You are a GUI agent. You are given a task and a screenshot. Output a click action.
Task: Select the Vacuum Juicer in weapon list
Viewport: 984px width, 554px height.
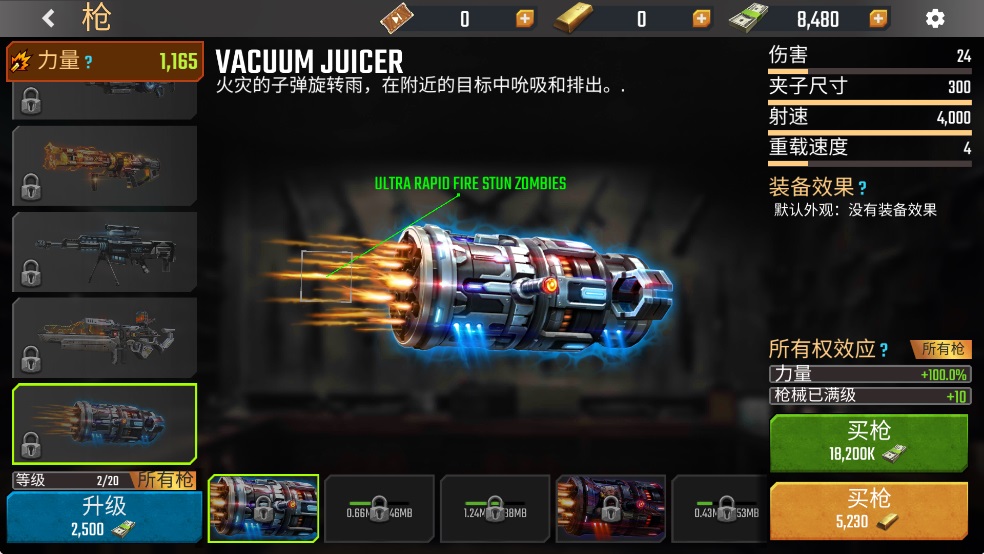(x=104, y=423)
